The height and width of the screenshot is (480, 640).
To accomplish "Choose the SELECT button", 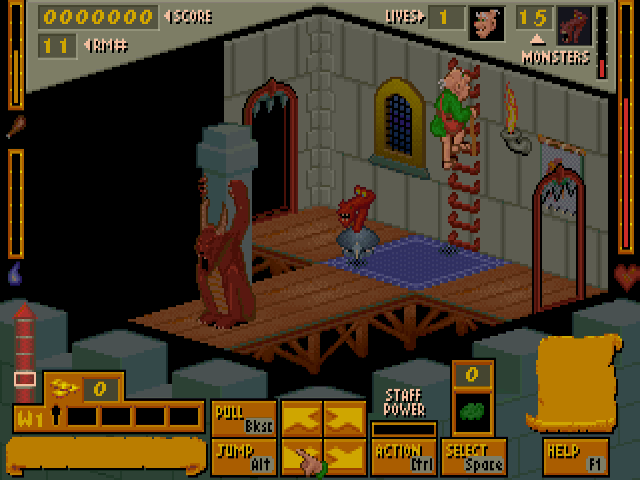I will click(474, 457).
